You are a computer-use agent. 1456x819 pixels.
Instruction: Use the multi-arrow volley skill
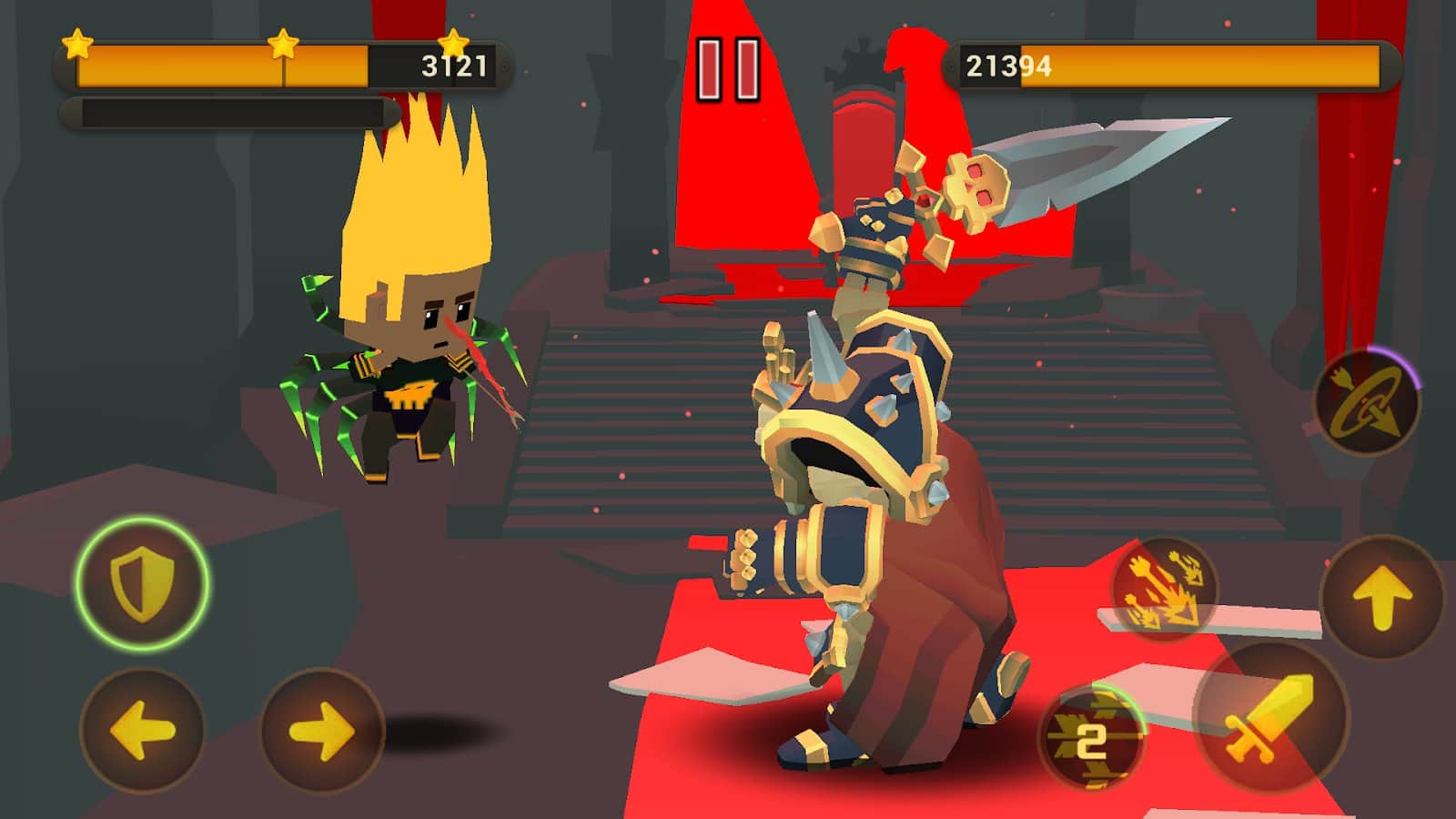[x=1165, y=589]
